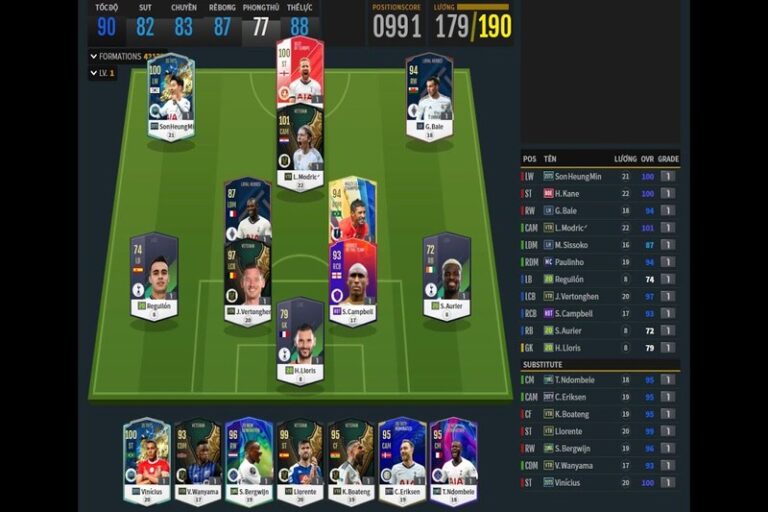
Task: Pick SonHeungMin's card on the pitch
Action: point(171,97)
